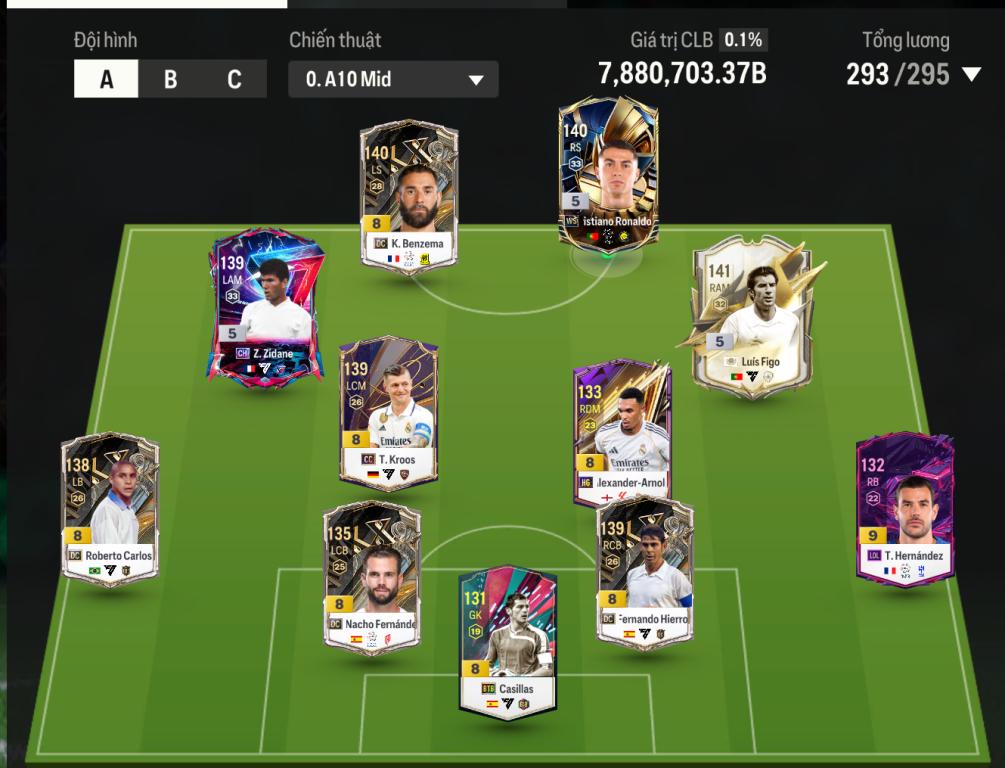
Task: Switch to squad tab C
Action: [x=234, y=79]
